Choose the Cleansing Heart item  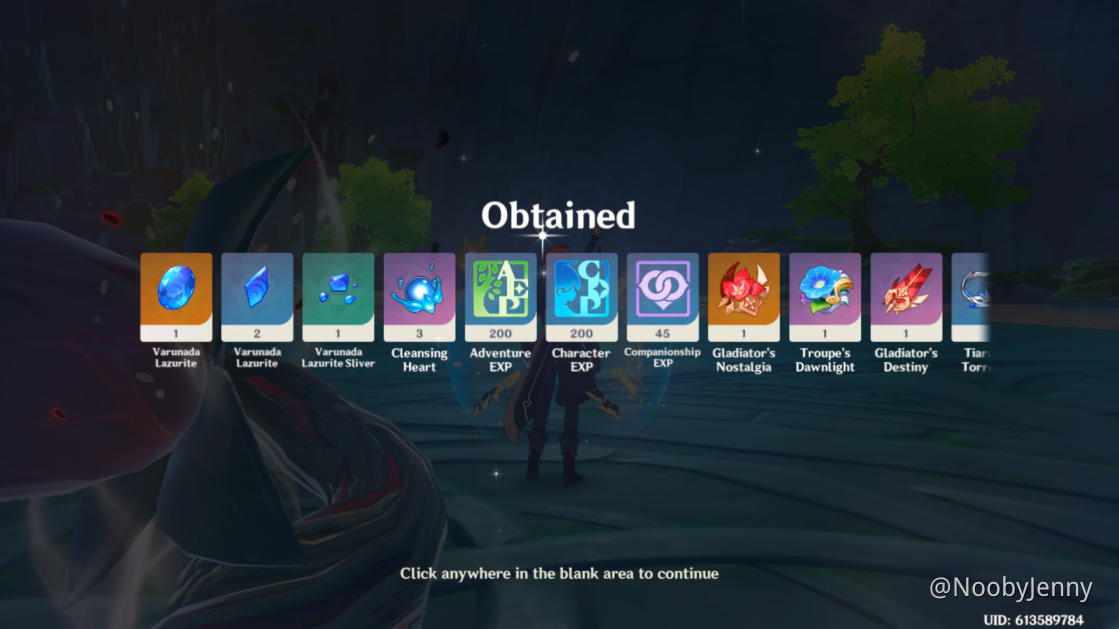(x=419, y=290)
